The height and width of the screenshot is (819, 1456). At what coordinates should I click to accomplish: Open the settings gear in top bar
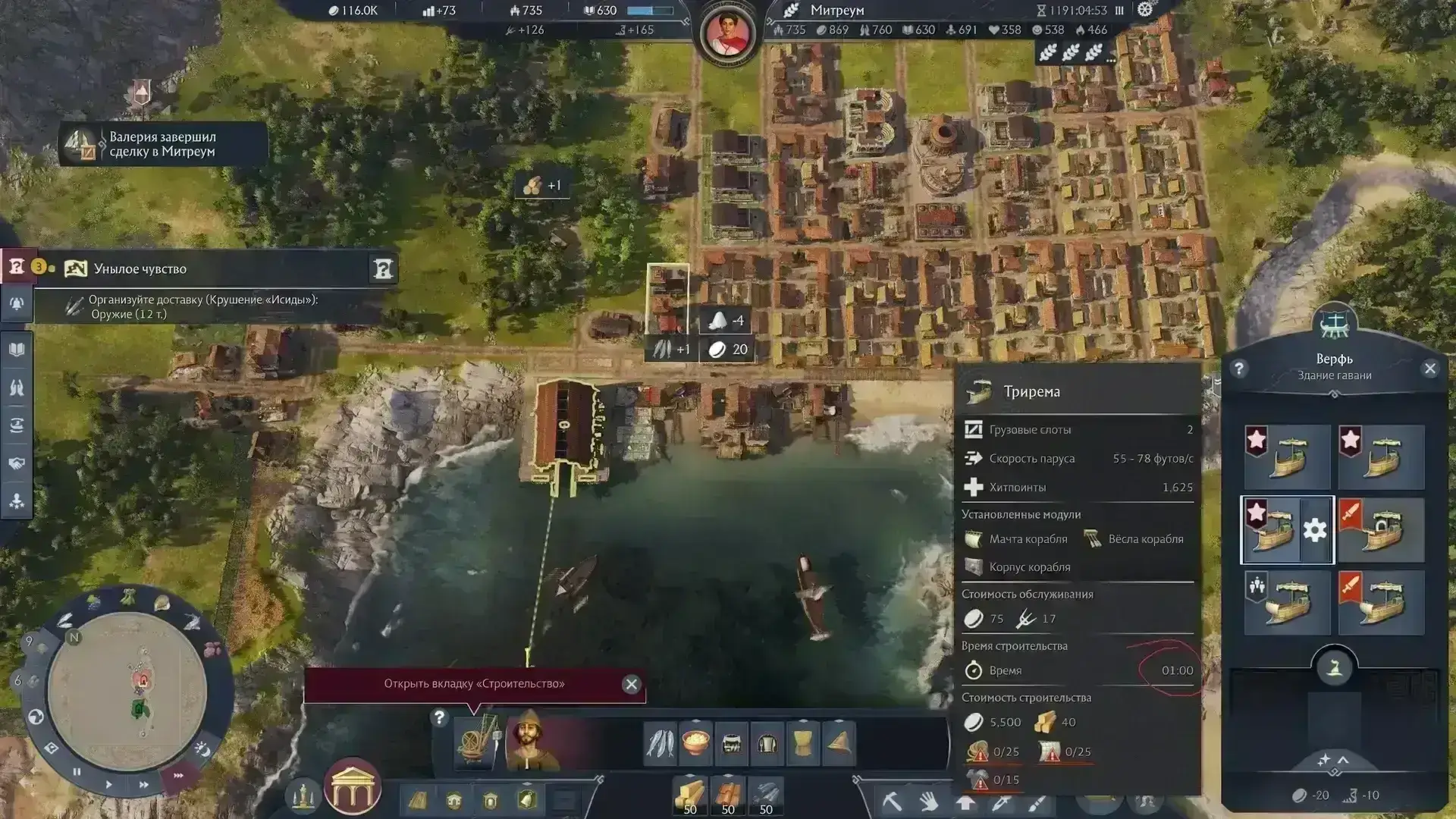click(x=1145, y=10)
